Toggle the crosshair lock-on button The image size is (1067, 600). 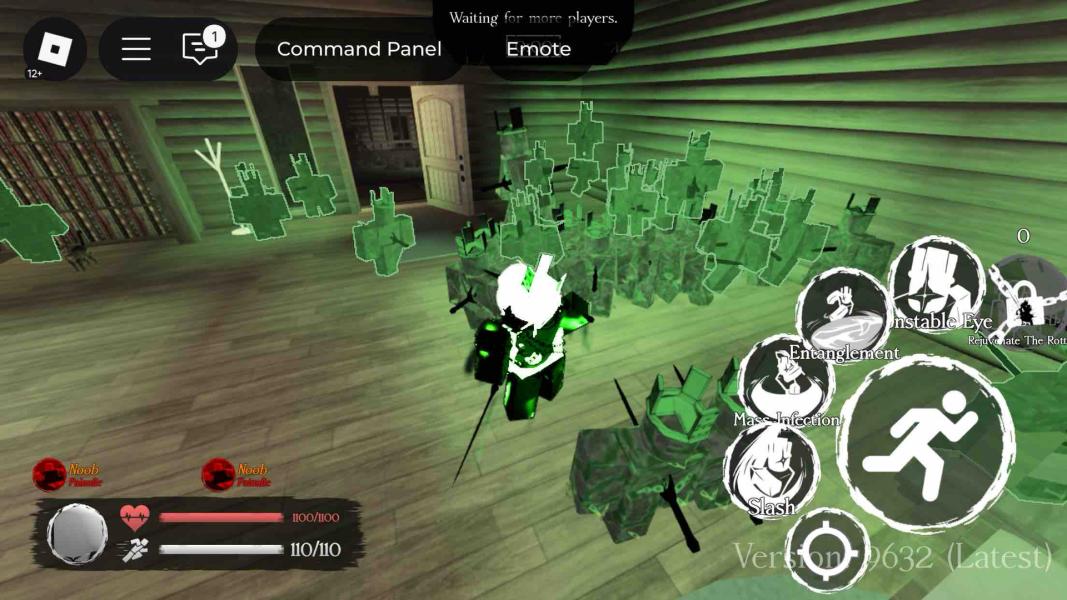[827, 551]
